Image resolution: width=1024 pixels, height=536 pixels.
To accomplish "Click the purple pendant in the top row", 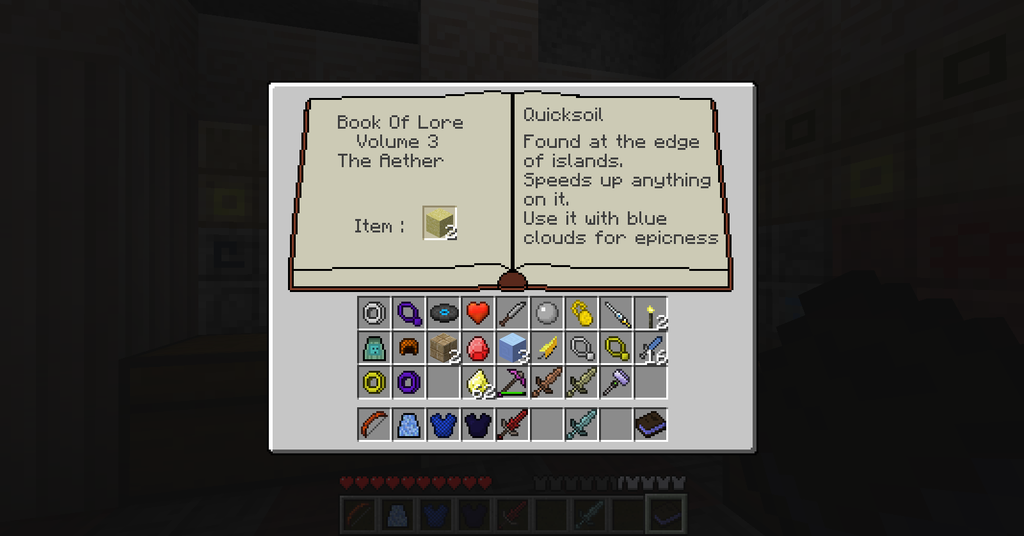I will [x=408, y=313].
